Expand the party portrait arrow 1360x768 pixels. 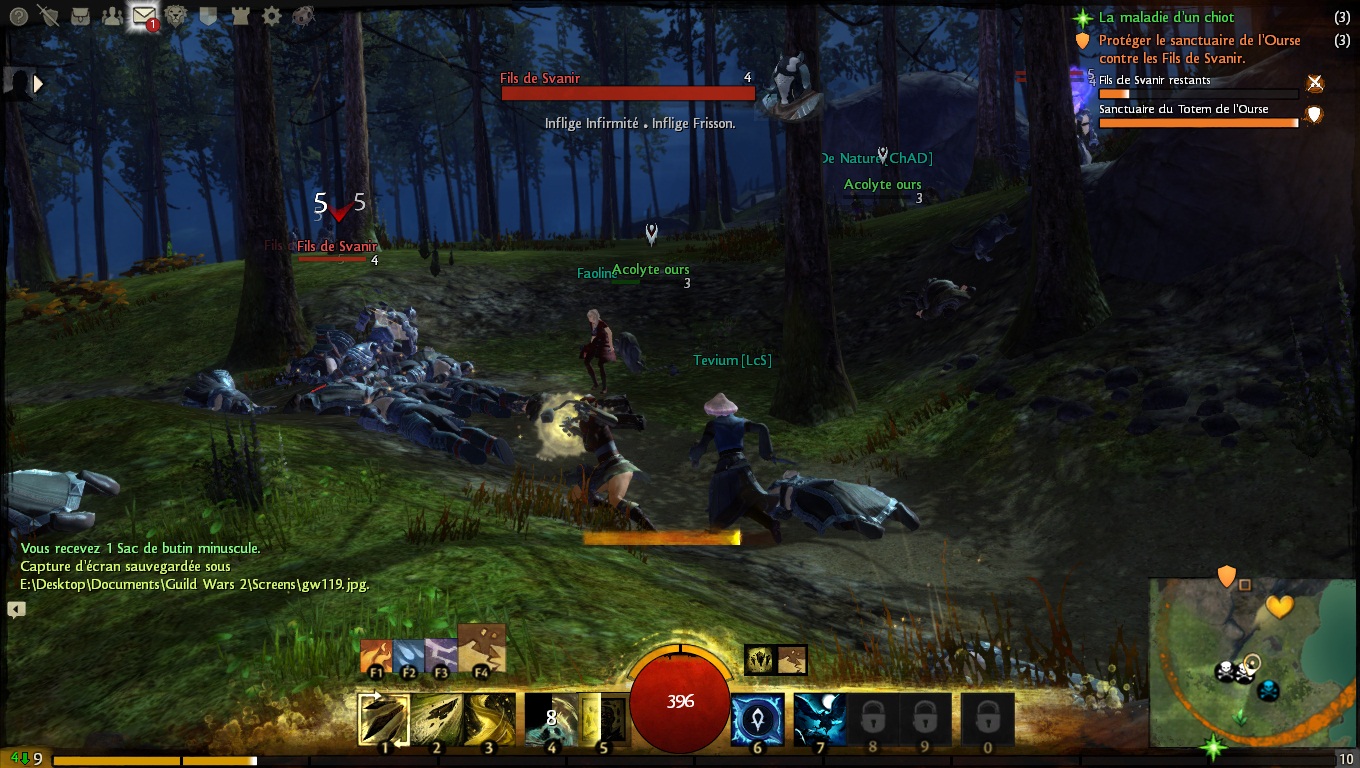39,84
